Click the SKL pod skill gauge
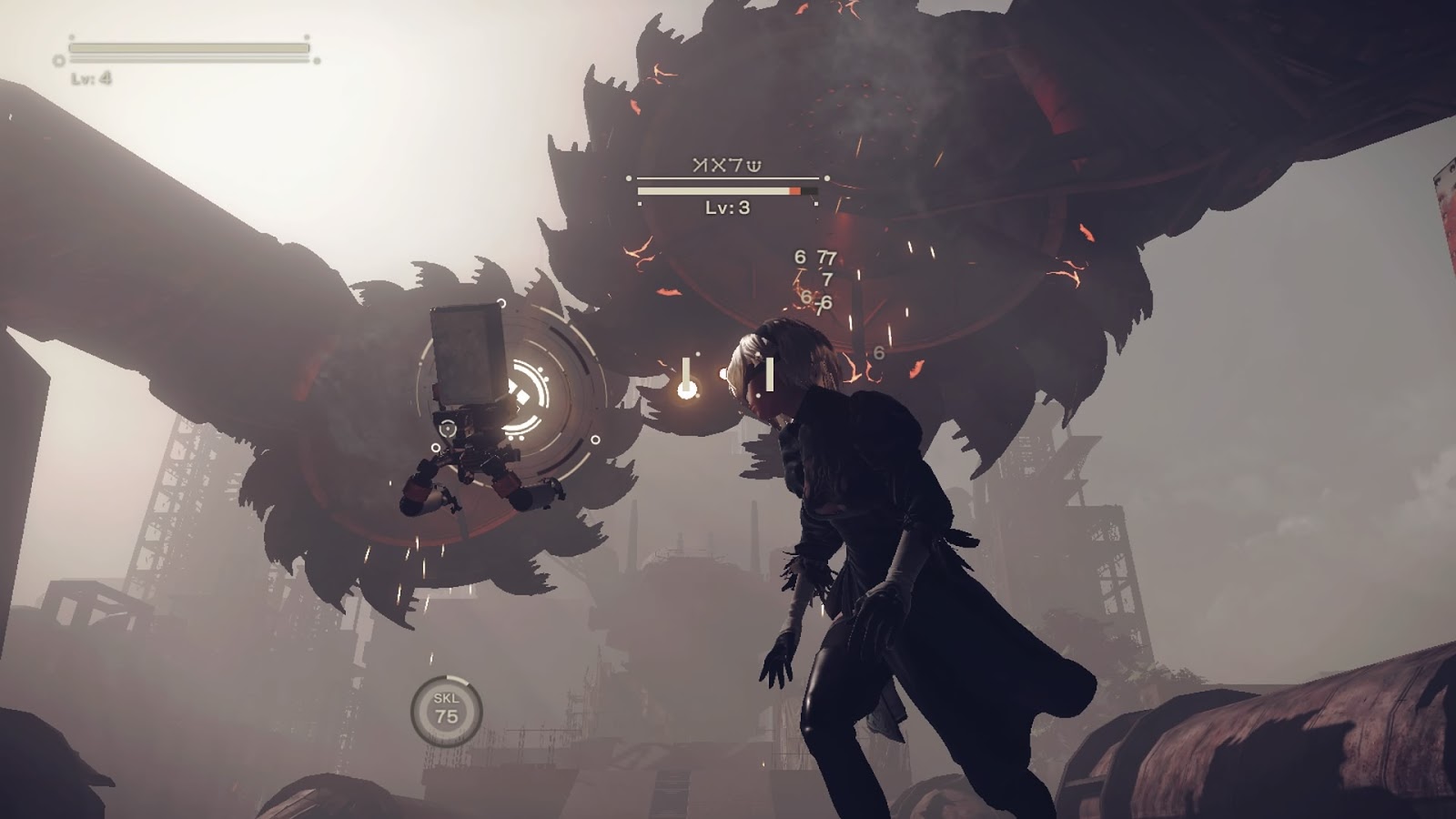1456x819 pixels. click(446, 710)
